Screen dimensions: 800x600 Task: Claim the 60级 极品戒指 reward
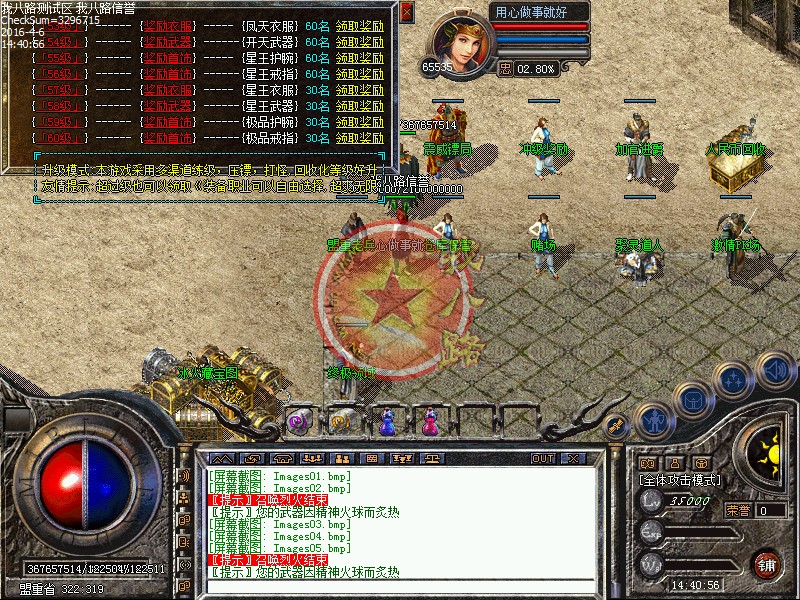tap(359, 138)
